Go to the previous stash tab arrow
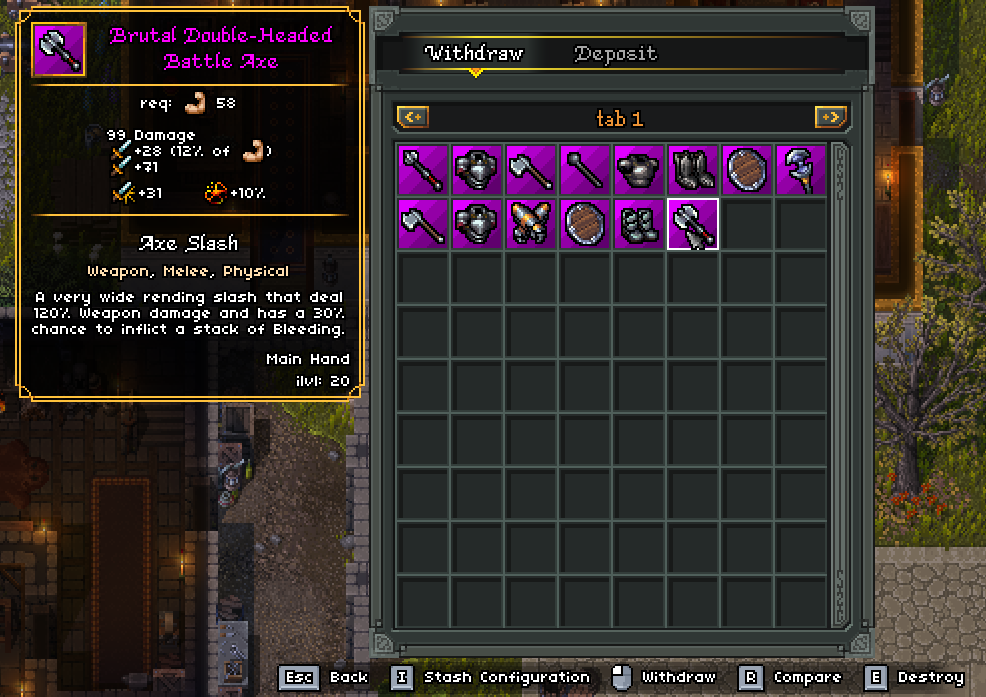 (413, 118)
